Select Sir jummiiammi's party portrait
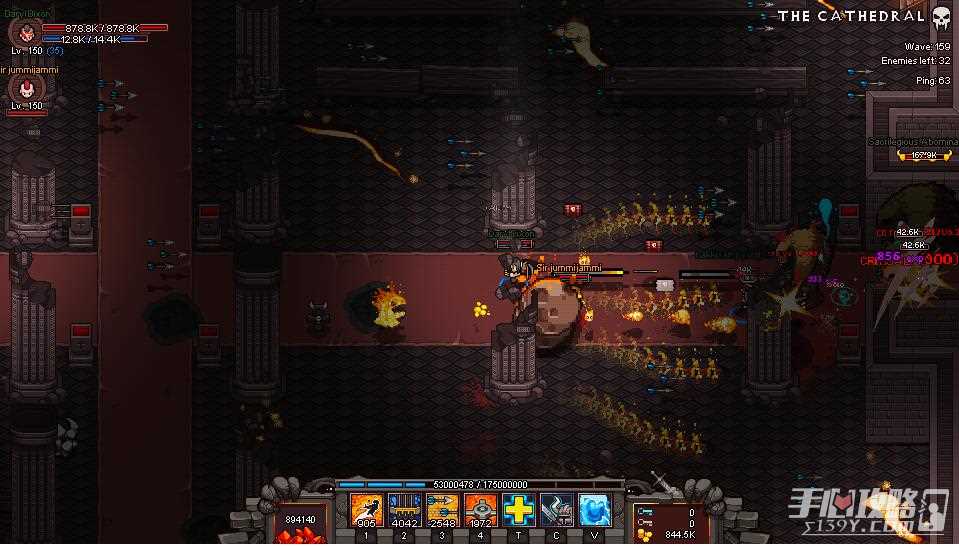959x546 pixels. coord(22,89)
